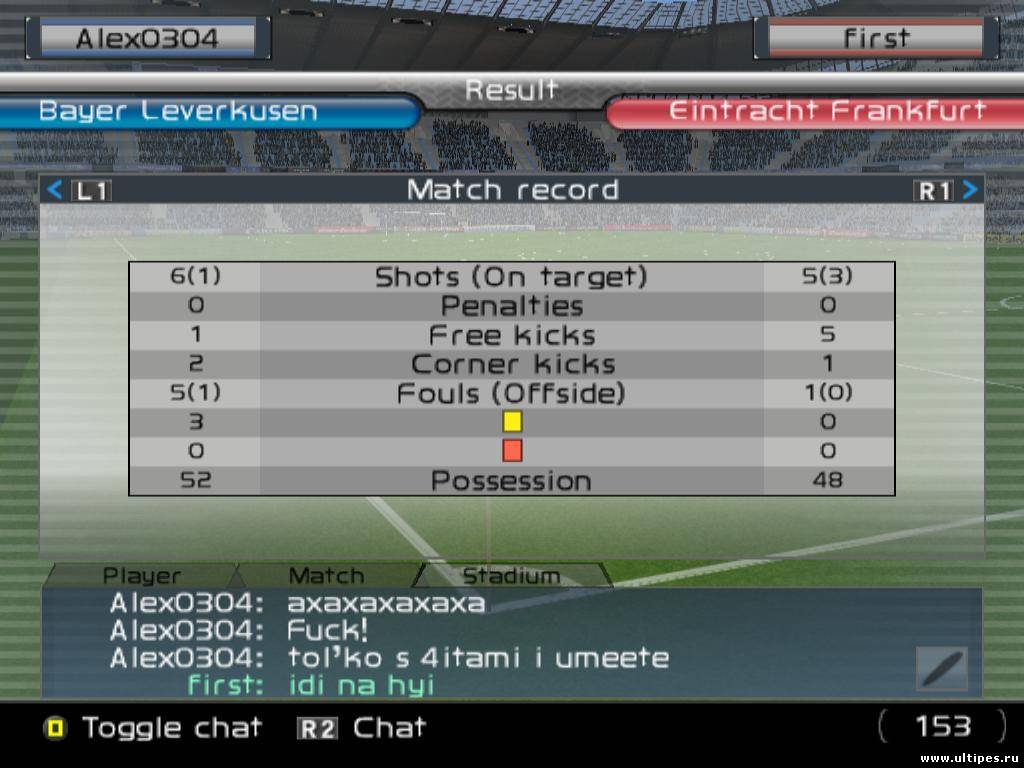1024x768 pixels.
Task: Click the chat message 'idi na hyi'
Action: pyautogui.click(x=360, y=686)
